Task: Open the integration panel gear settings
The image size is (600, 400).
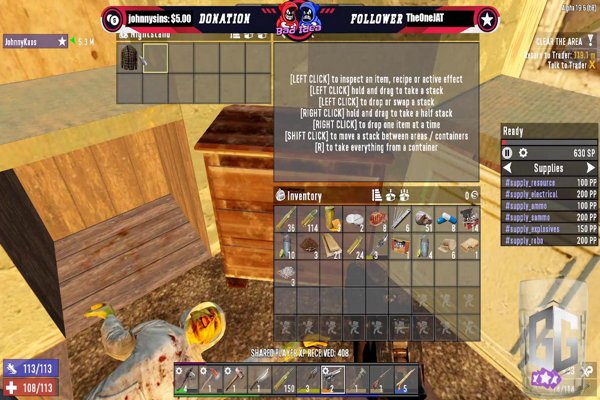Action: tap(522, 153)
